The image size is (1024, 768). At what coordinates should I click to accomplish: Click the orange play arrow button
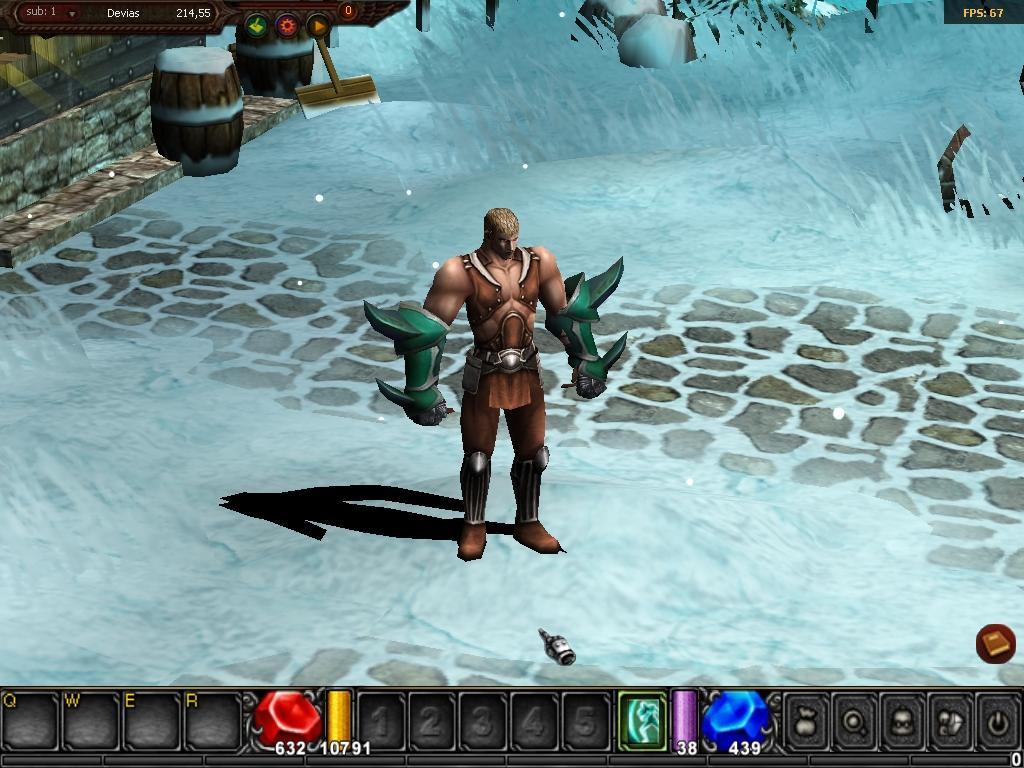tap(318, 25)
